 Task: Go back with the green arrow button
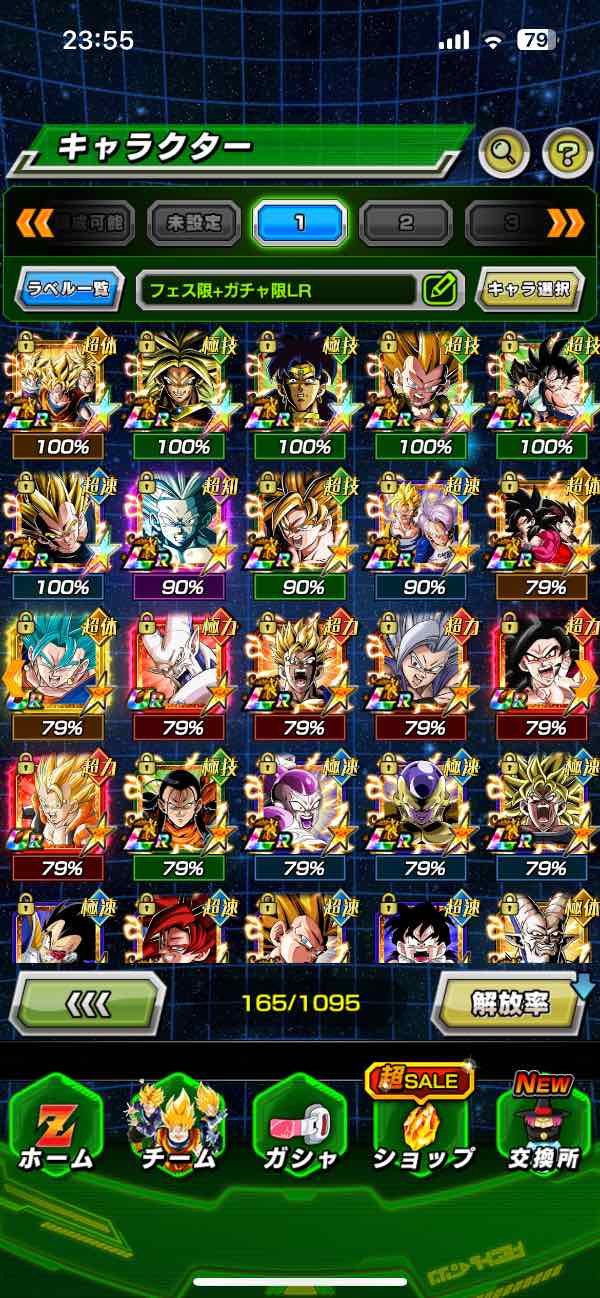click(87, 1001)
